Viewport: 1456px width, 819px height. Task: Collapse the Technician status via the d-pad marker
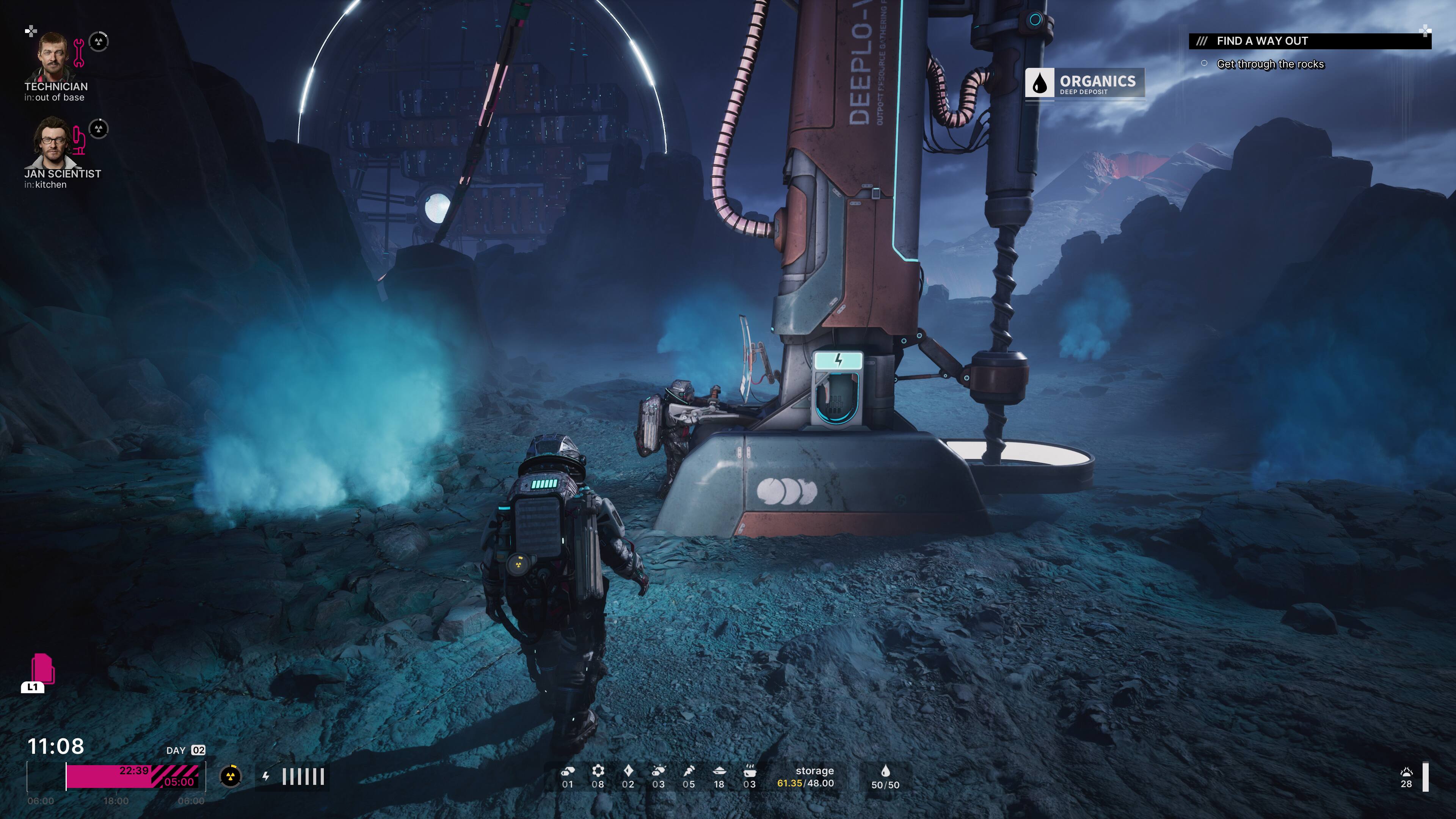click(30, 31)
